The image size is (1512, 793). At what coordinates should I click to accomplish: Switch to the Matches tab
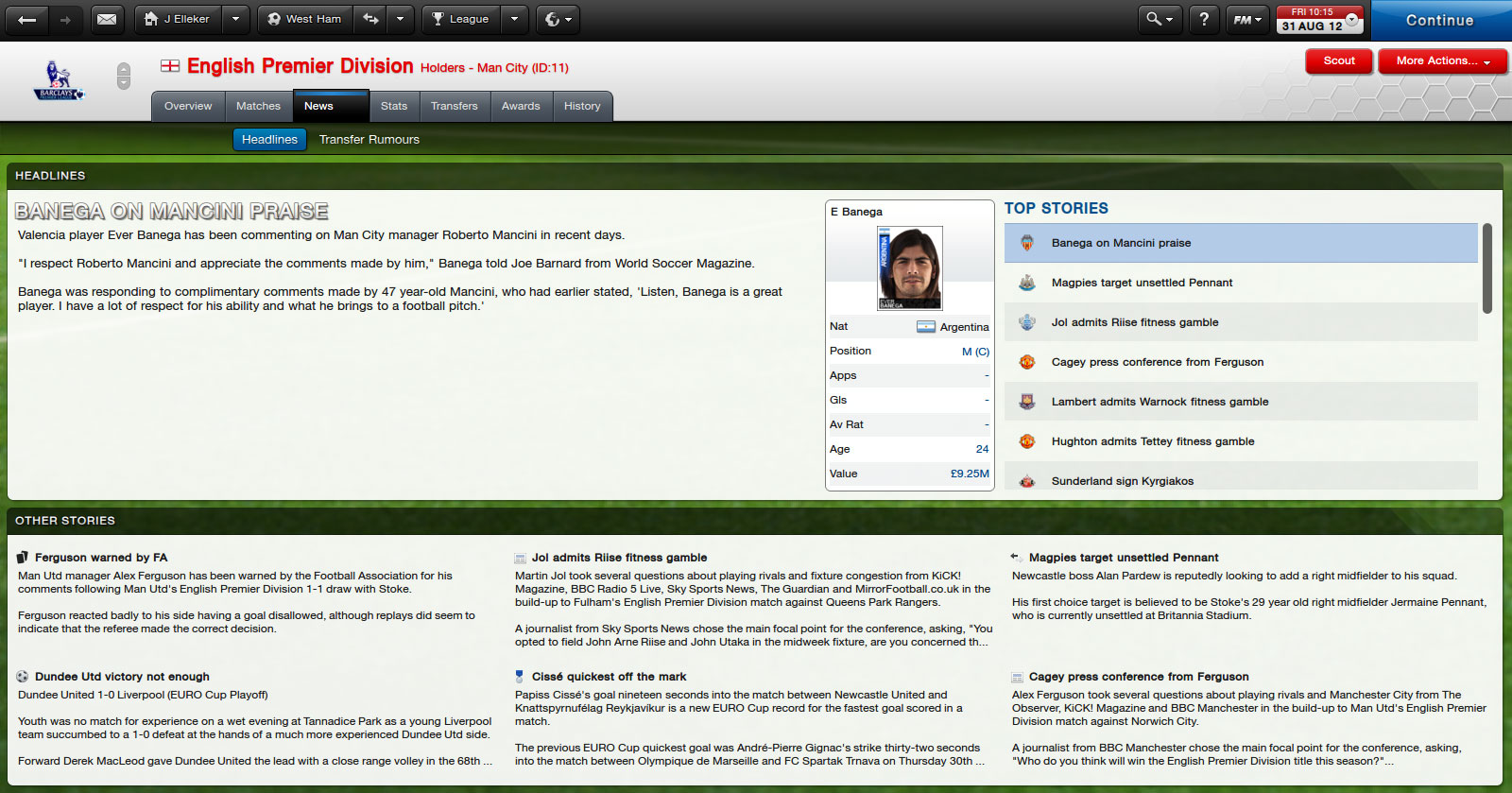click(258, 106)
